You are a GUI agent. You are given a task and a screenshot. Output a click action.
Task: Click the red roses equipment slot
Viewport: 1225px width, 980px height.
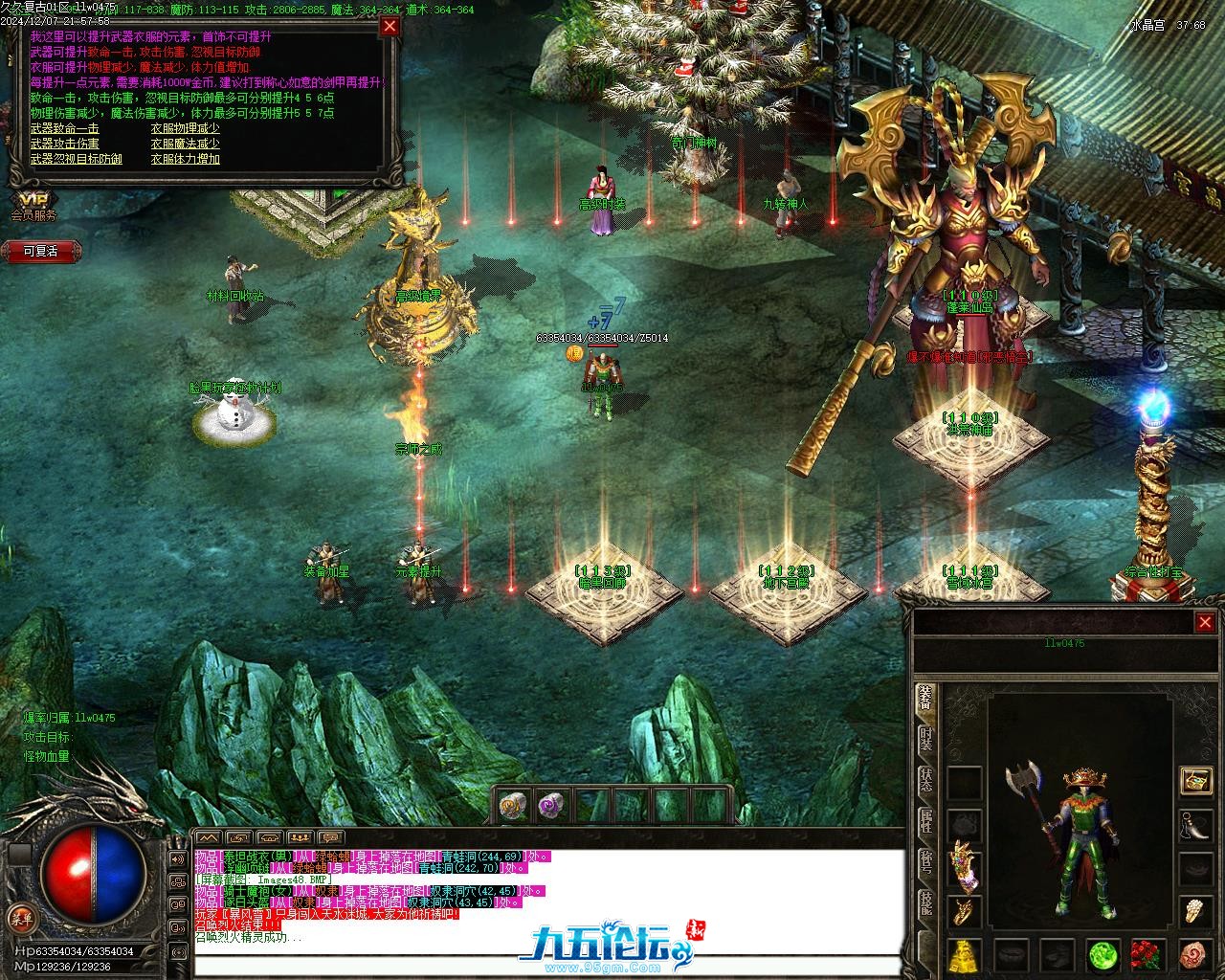(1148, 954)
